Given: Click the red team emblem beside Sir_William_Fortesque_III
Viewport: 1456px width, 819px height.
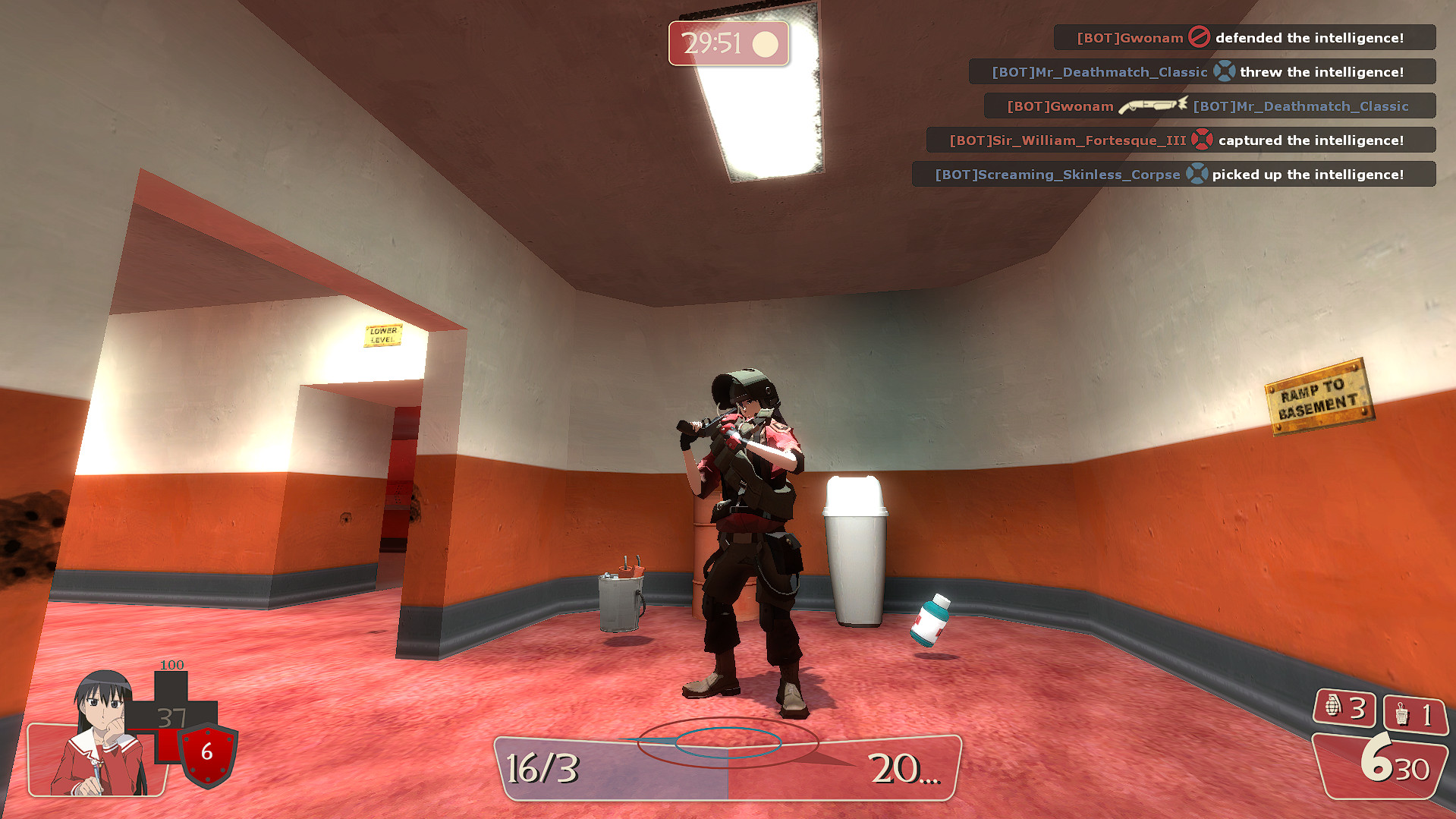Looking at the screenshot, I should pyautogui.click(x=1204, y=140).
